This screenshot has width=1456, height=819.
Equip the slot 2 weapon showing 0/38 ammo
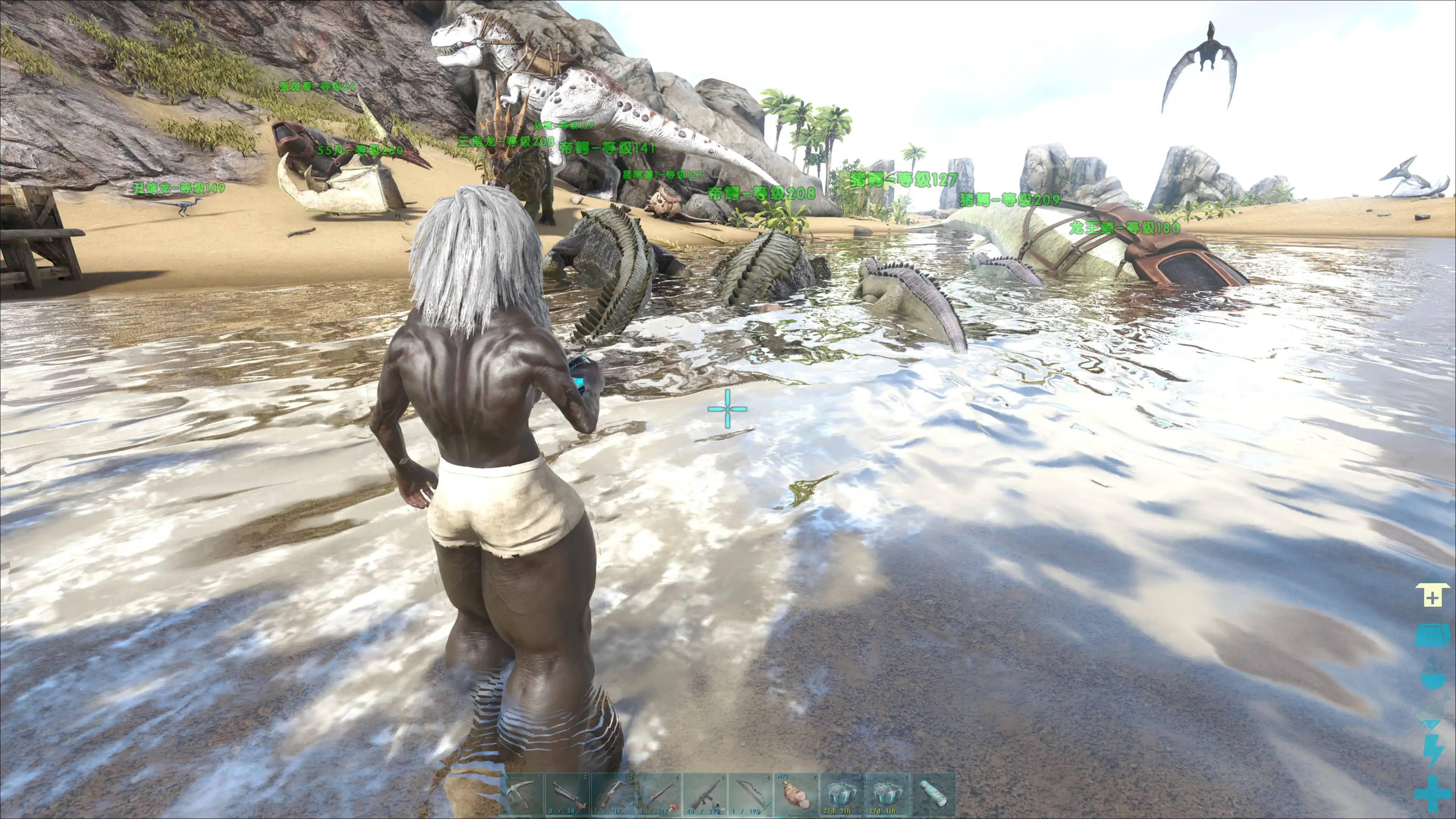pyautogui.click(x=568, y=794)
